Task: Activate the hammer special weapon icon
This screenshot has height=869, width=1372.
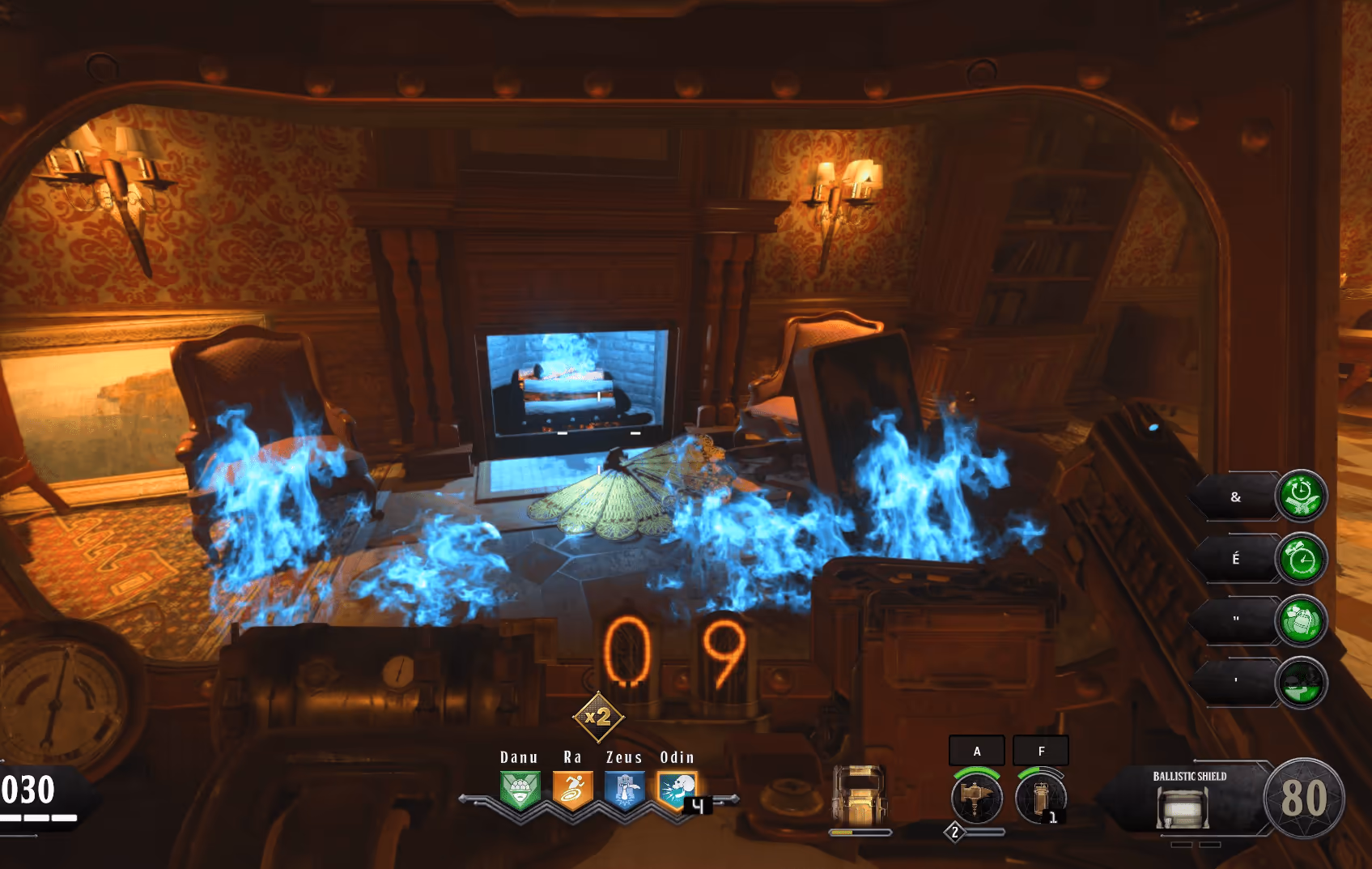Action: [x=977, y=797]
